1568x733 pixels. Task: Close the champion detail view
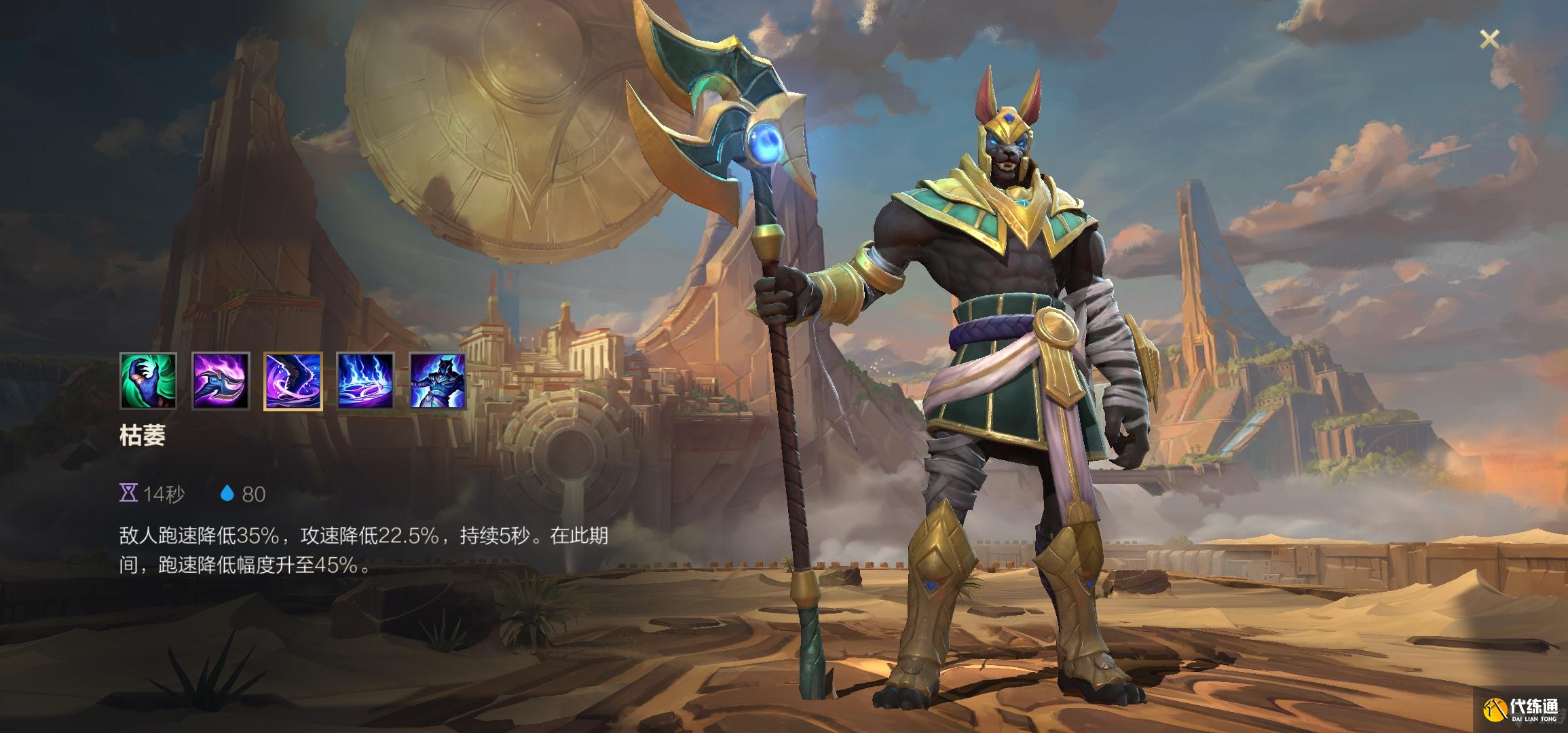coord(1489,40)
